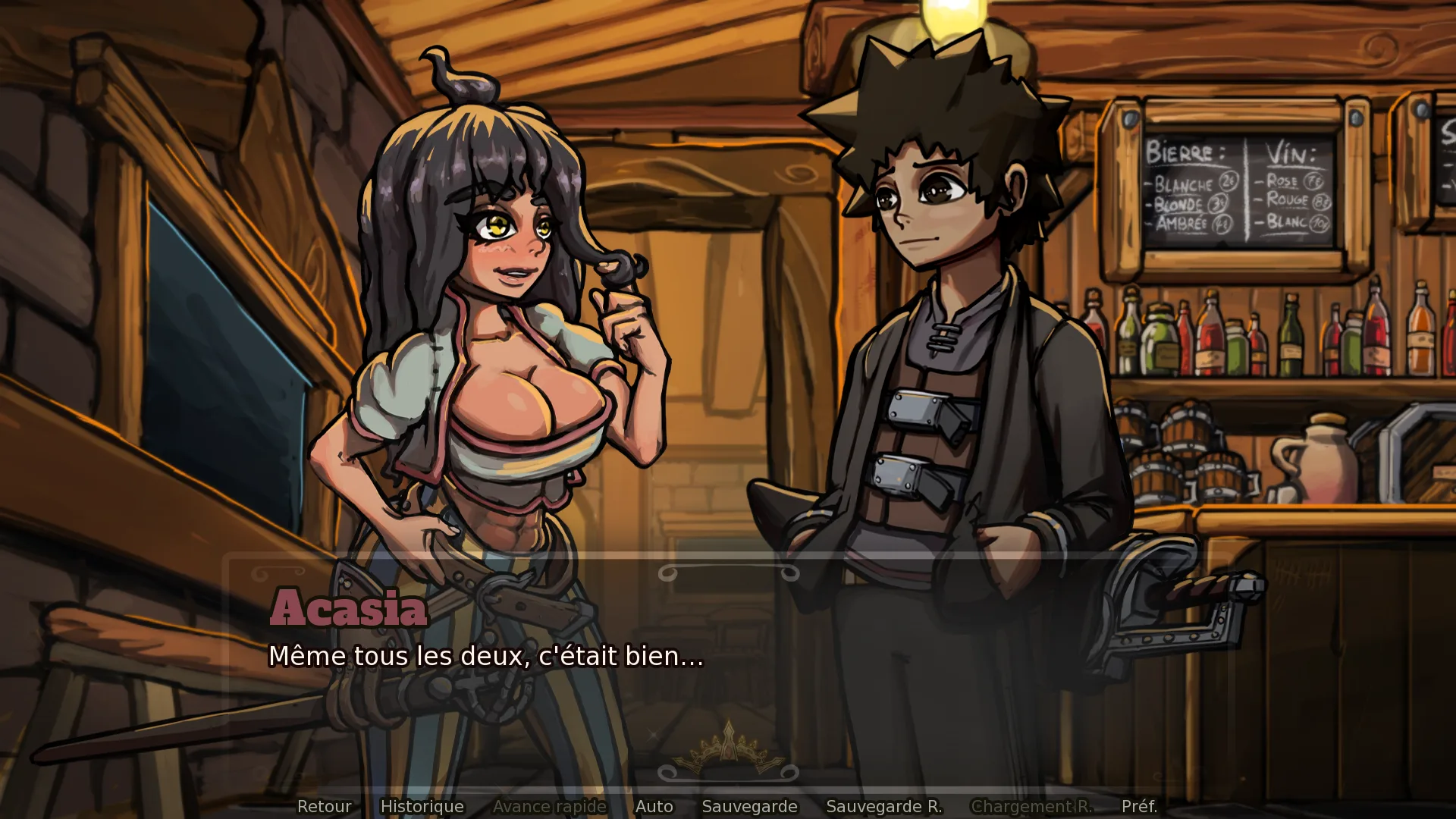
Task: Open the Sauvegarde save menu
Action: [x=749, y=806]
